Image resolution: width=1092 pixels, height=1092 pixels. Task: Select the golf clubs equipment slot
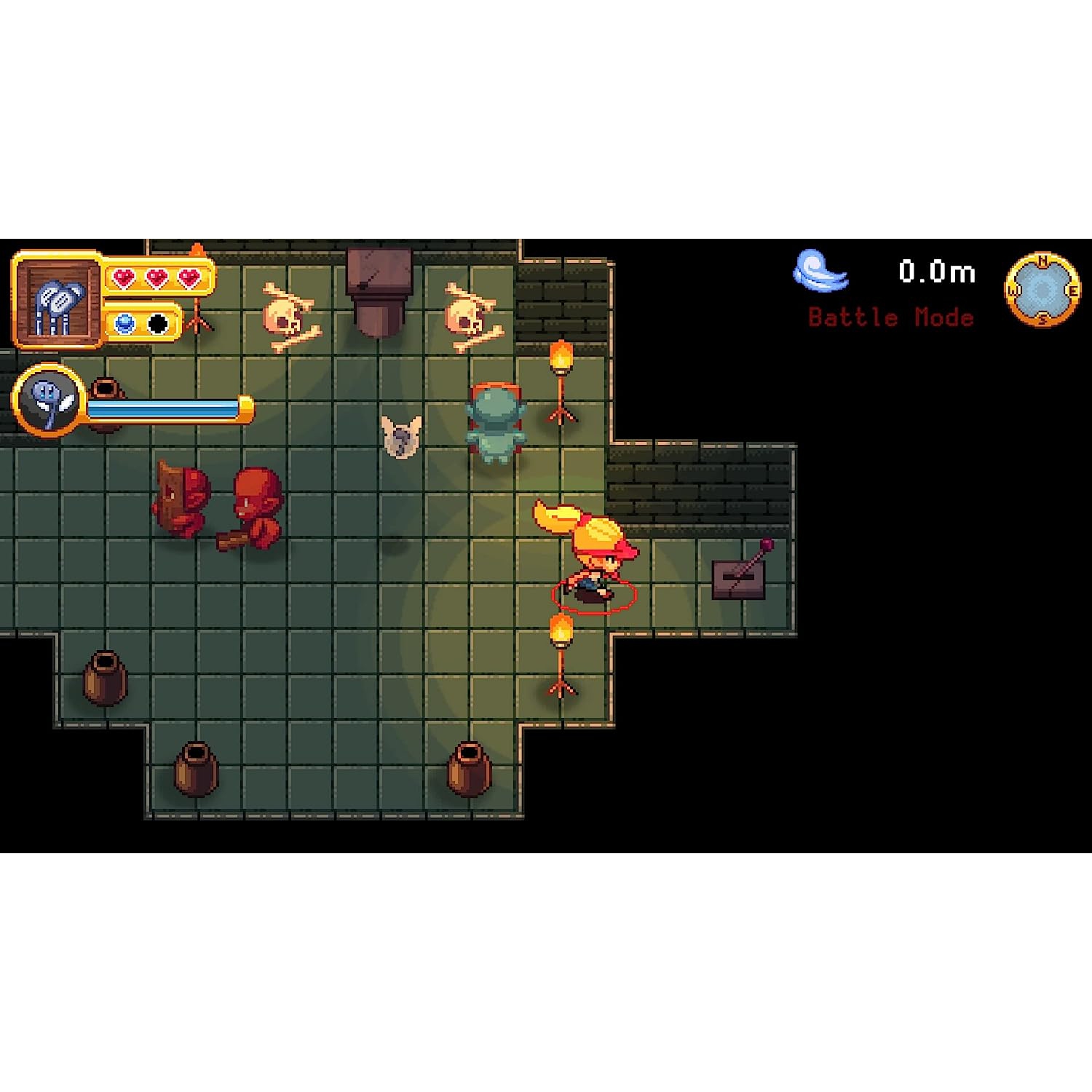[x=58, y=301]
